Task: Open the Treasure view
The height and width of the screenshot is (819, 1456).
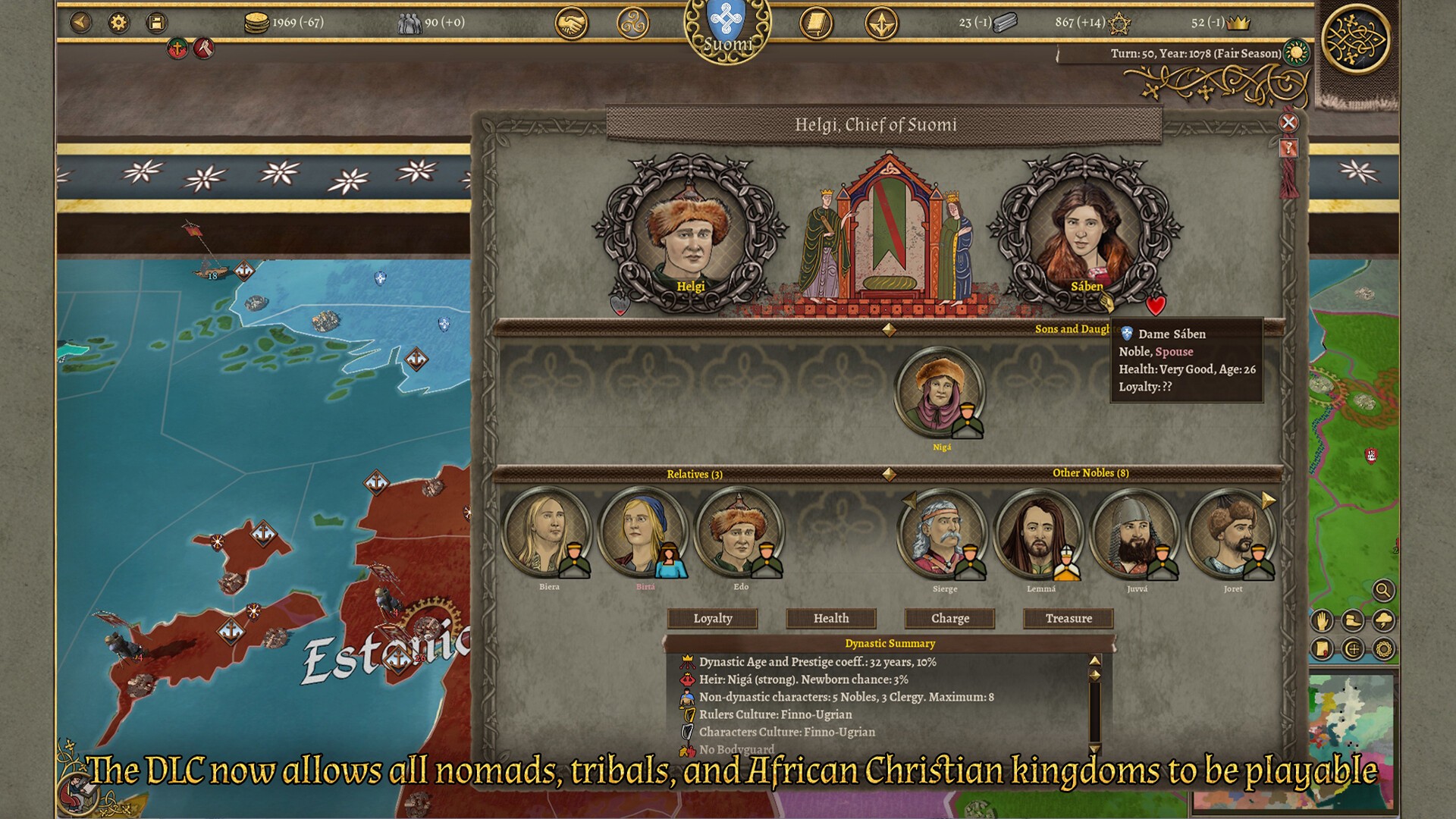Action: tap(1068, 618)
